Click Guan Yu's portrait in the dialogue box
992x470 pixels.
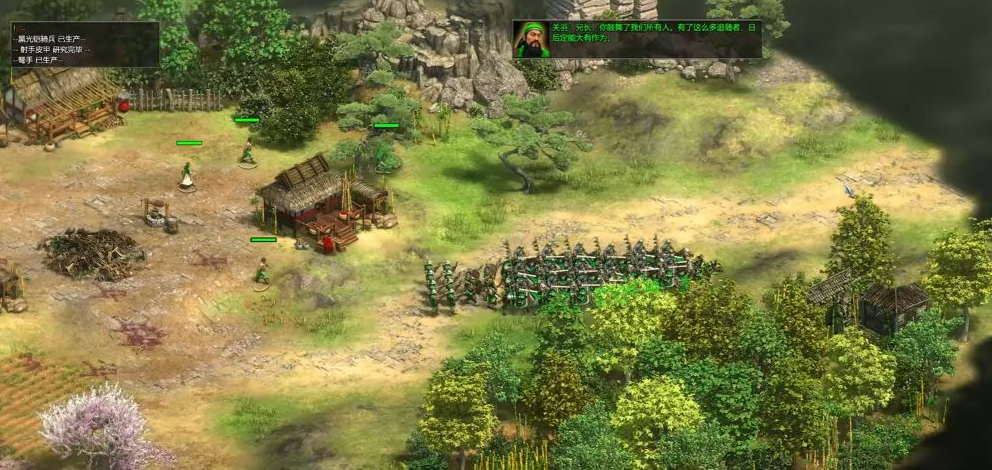point(531,40)
